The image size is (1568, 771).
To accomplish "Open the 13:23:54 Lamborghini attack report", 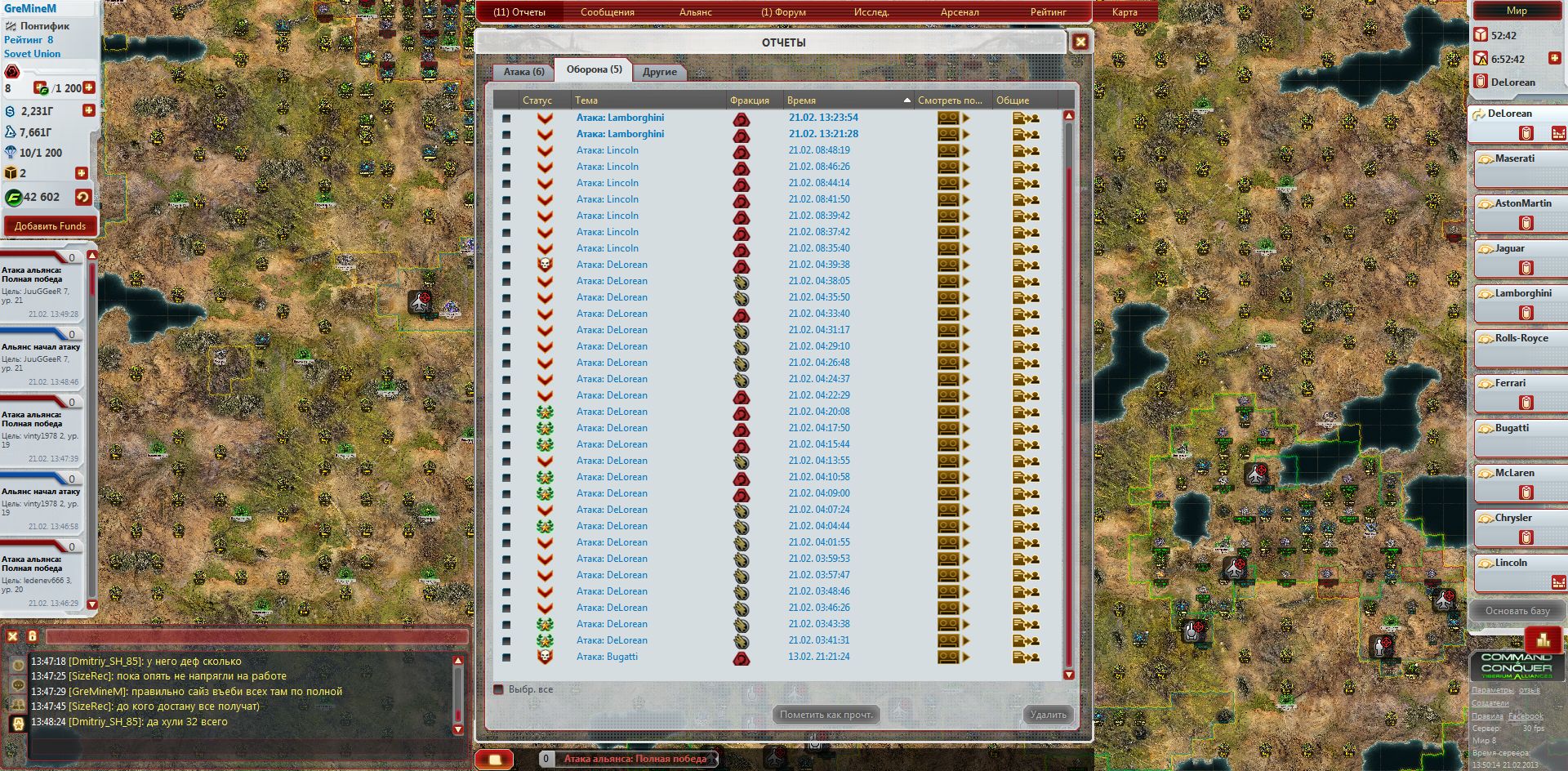I will pyautogui.click(x=620, y=118).
